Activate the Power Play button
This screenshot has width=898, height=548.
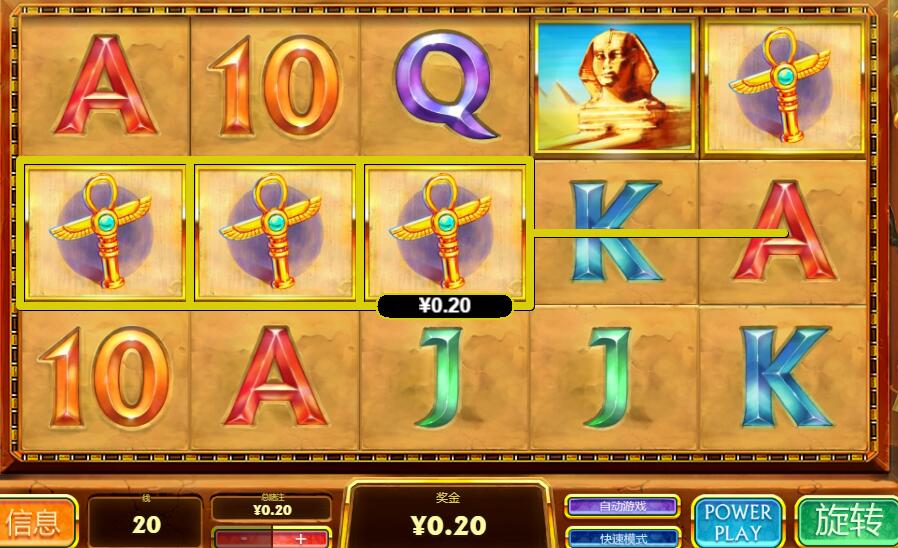(x=738, y=521)
